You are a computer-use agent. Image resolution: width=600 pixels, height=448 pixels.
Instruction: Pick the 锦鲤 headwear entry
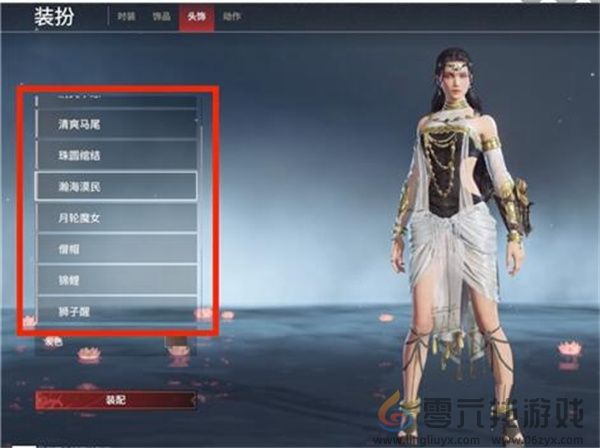coord(116,278)
